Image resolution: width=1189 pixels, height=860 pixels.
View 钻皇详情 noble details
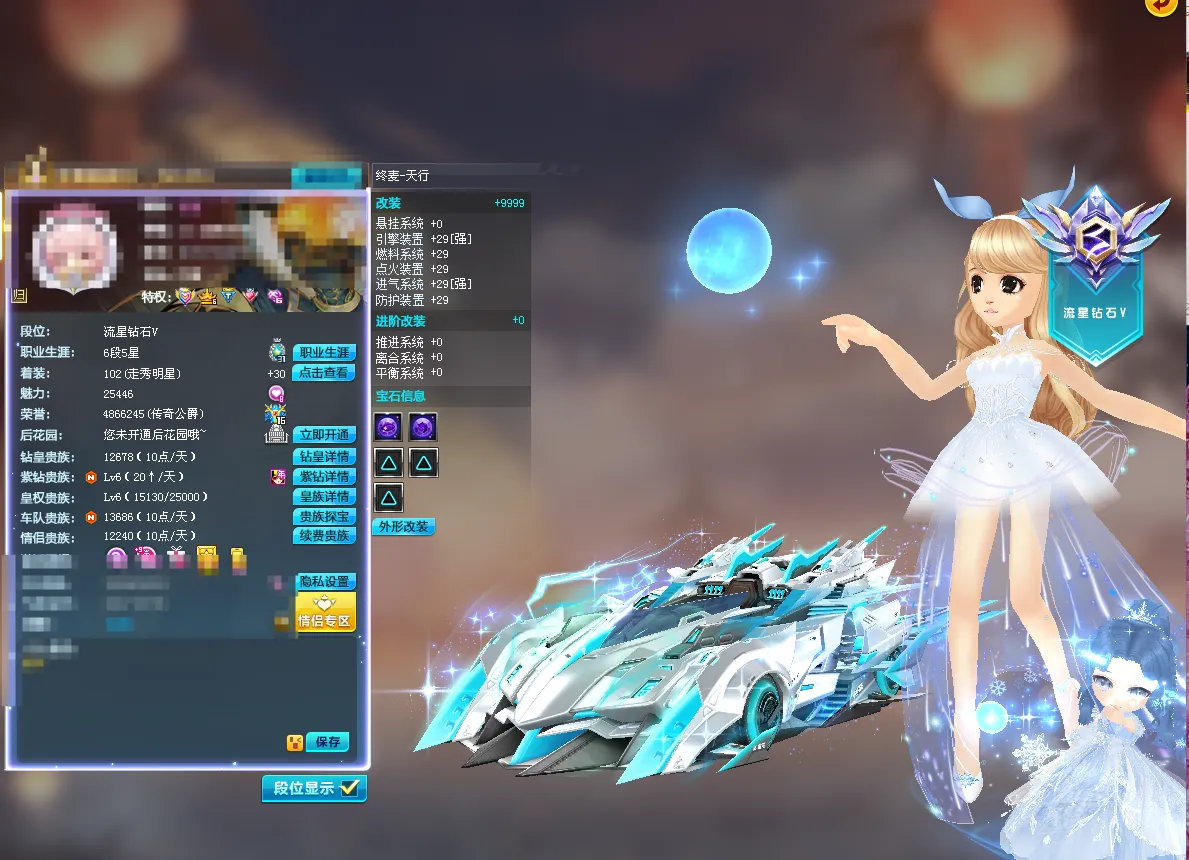[325, 456]
